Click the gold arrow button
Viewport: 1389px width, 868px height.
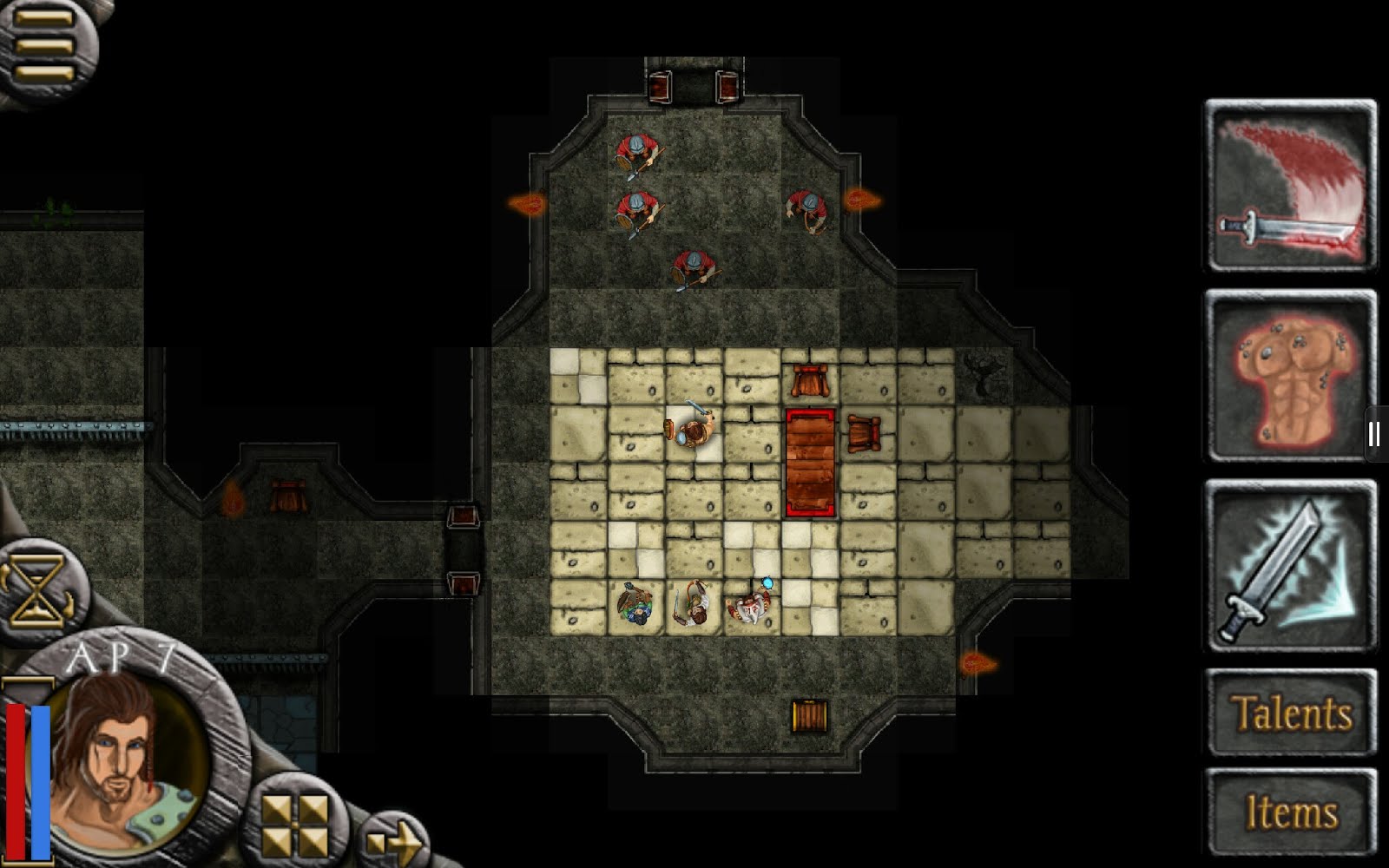pos(394,841)
